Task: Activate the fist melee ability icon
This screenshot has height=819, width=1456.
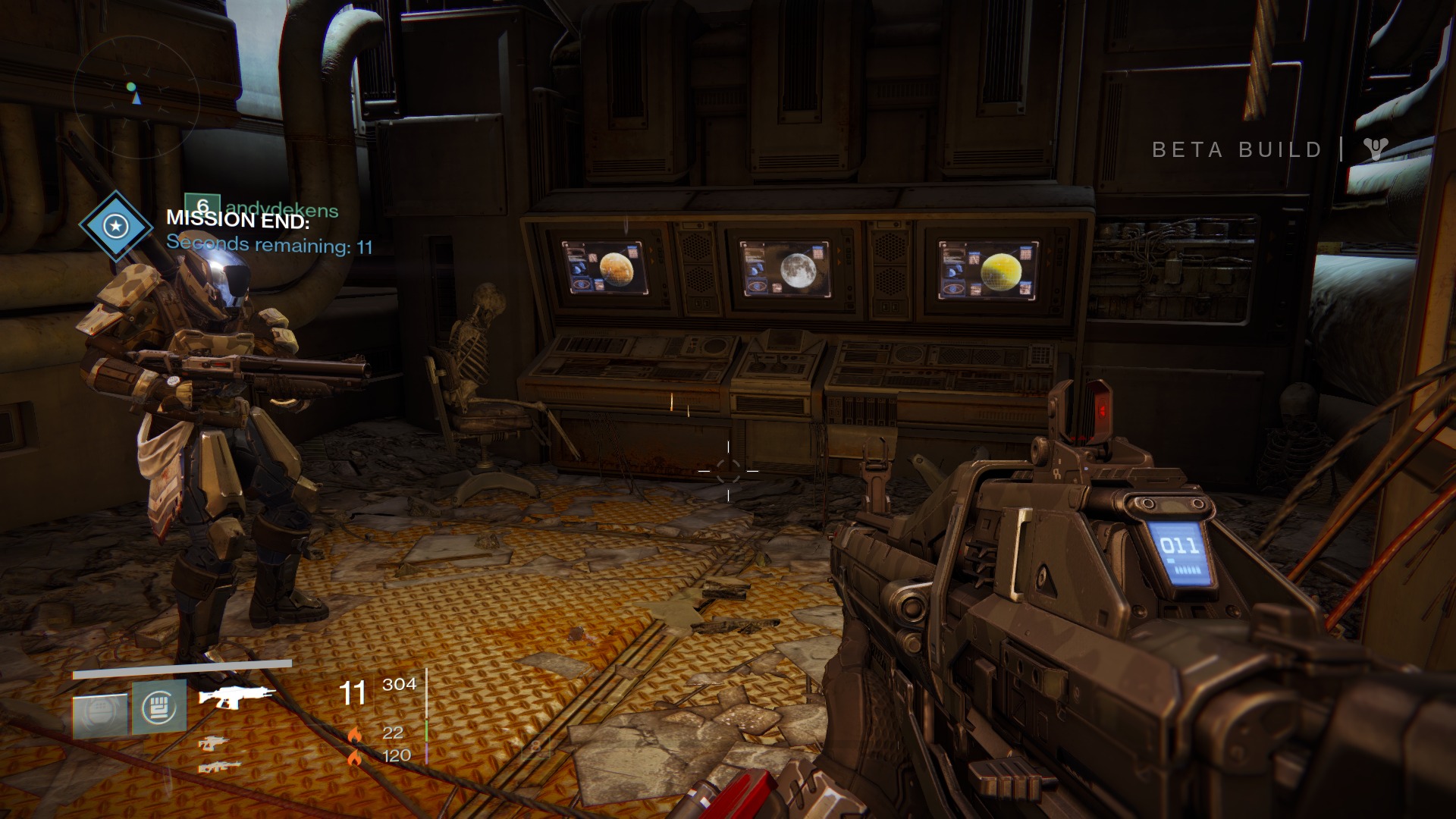Action: [159, 707]
